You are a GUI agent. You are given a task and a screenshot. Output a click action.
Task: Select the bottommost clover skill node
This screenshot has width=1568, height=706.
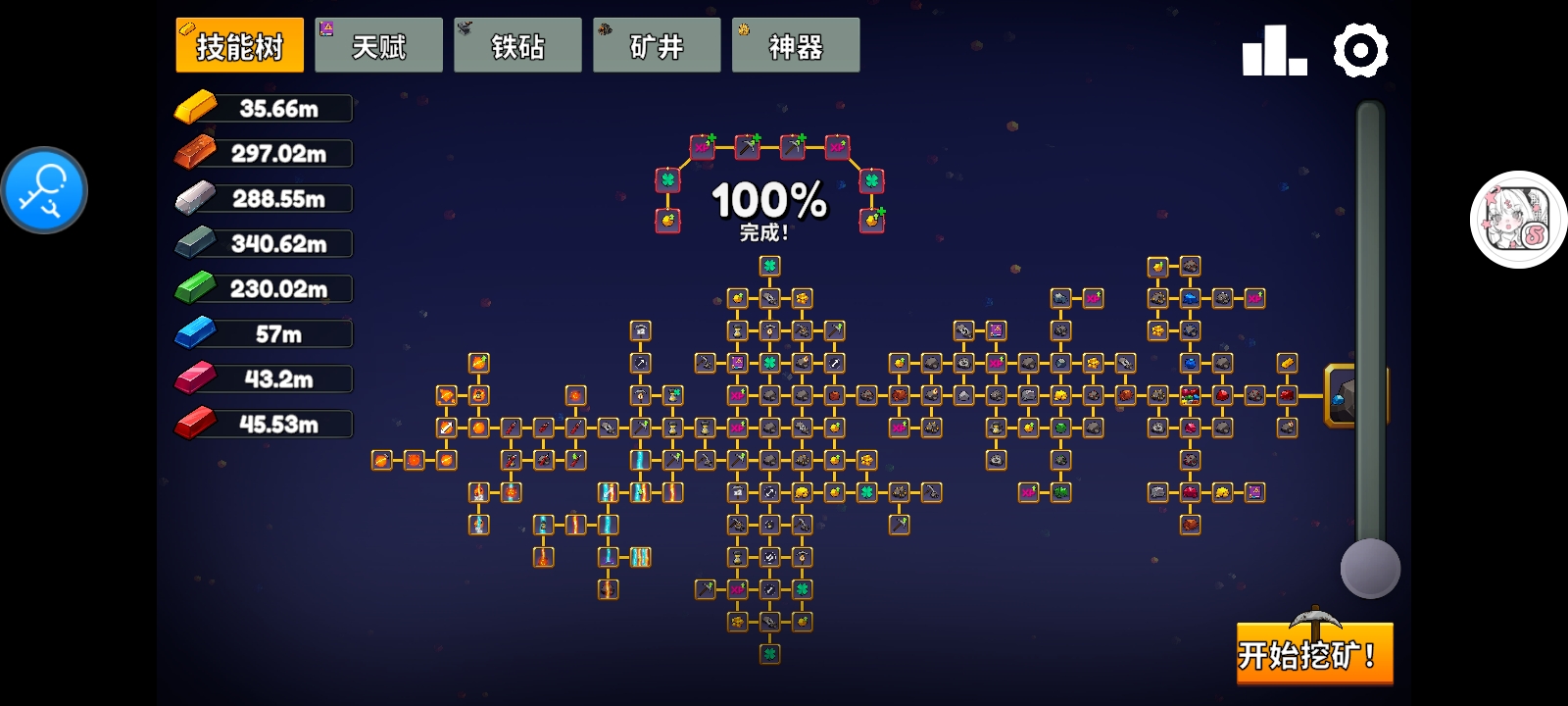[769, 653]
